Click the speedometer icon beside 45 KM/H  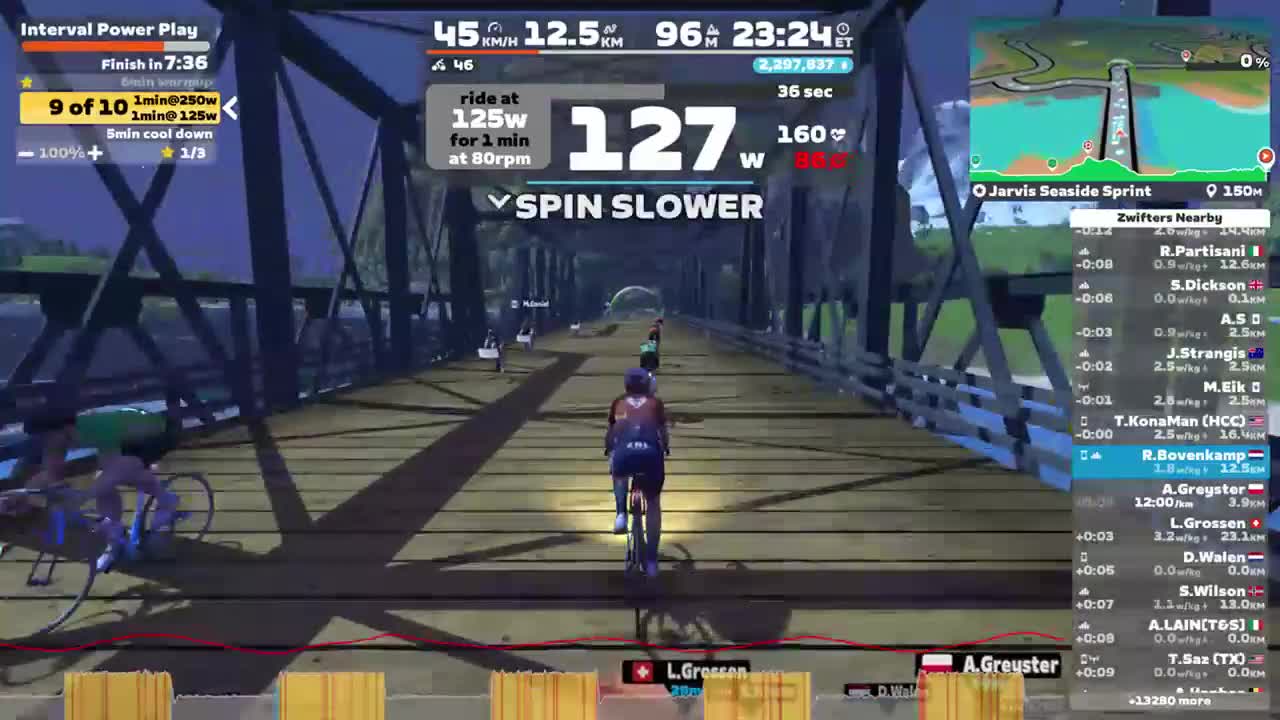click(x=497, y=30)
